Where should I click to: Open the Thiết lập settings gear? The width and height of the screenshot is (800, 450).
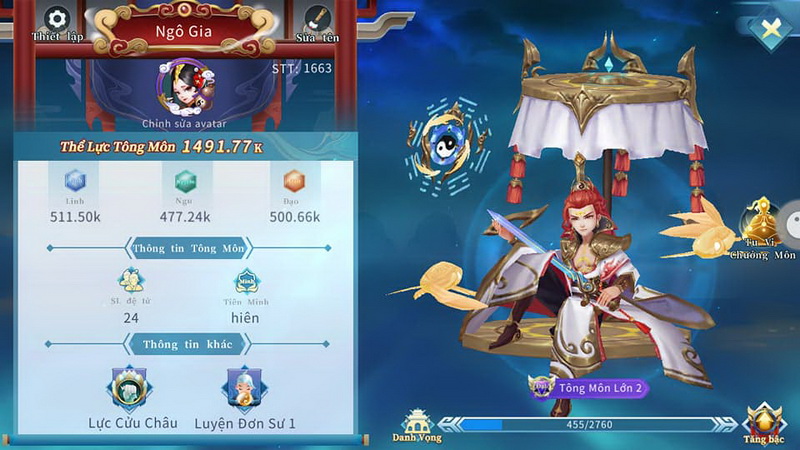pyautogui.click(x=57, y=19)
